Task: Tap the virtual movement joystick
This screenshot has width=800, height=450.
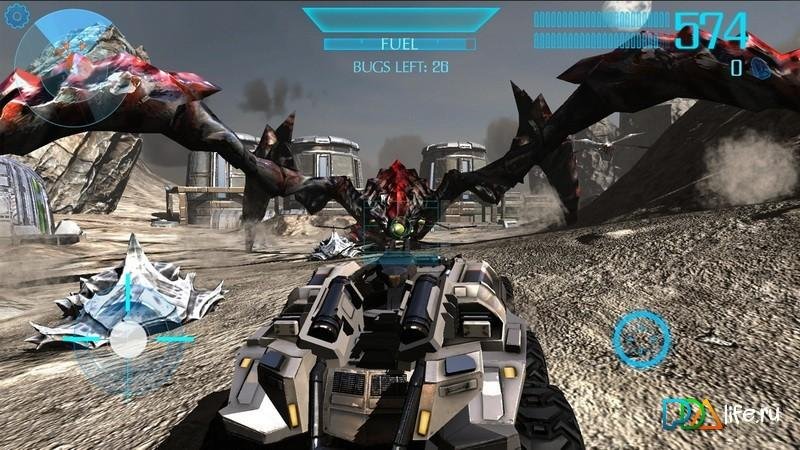Action: (x=128, y=339)
